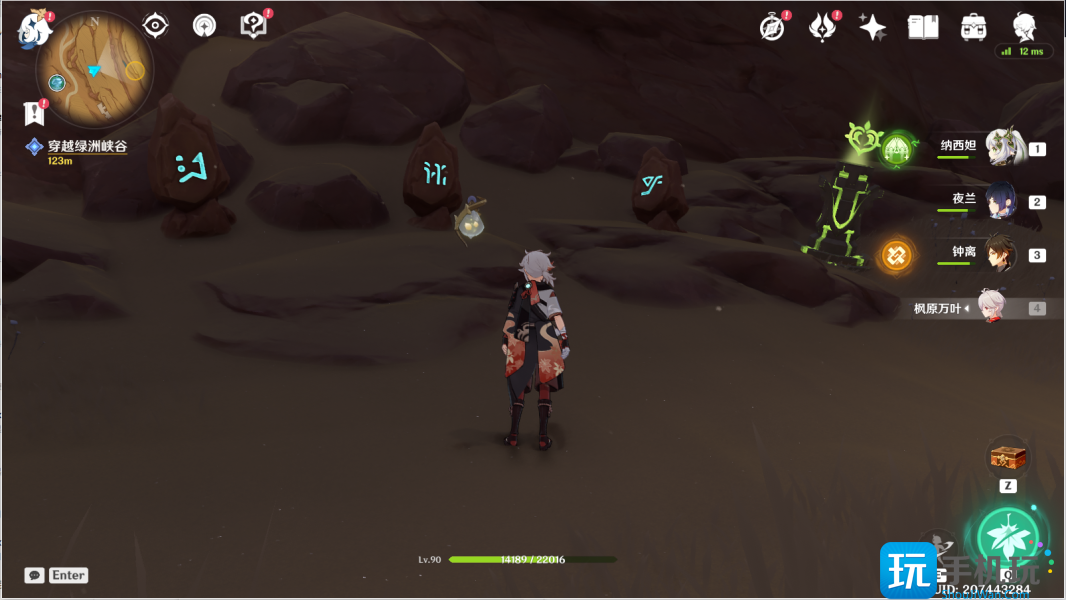
Task: Open the quest log banner icon
Action: tap(34, 112)
